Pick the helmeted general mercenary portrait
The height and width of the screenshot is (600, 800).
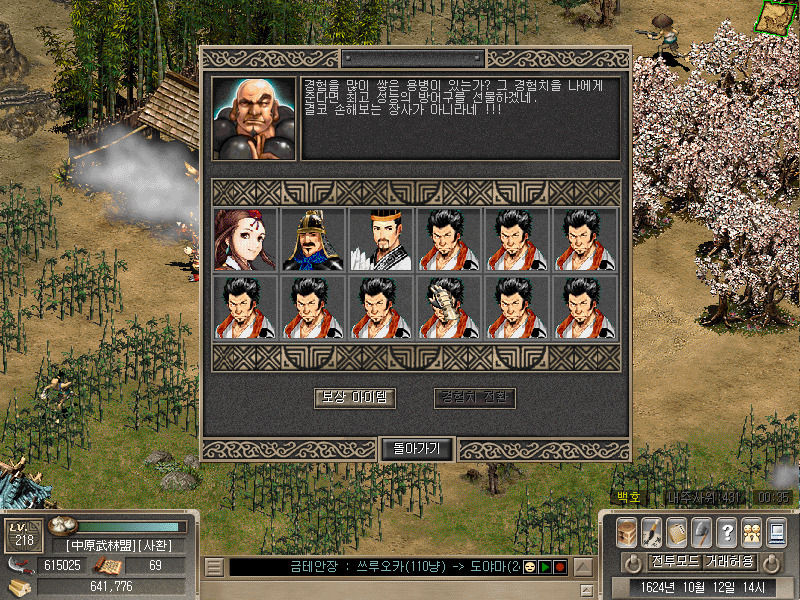(x=313, y=240)
